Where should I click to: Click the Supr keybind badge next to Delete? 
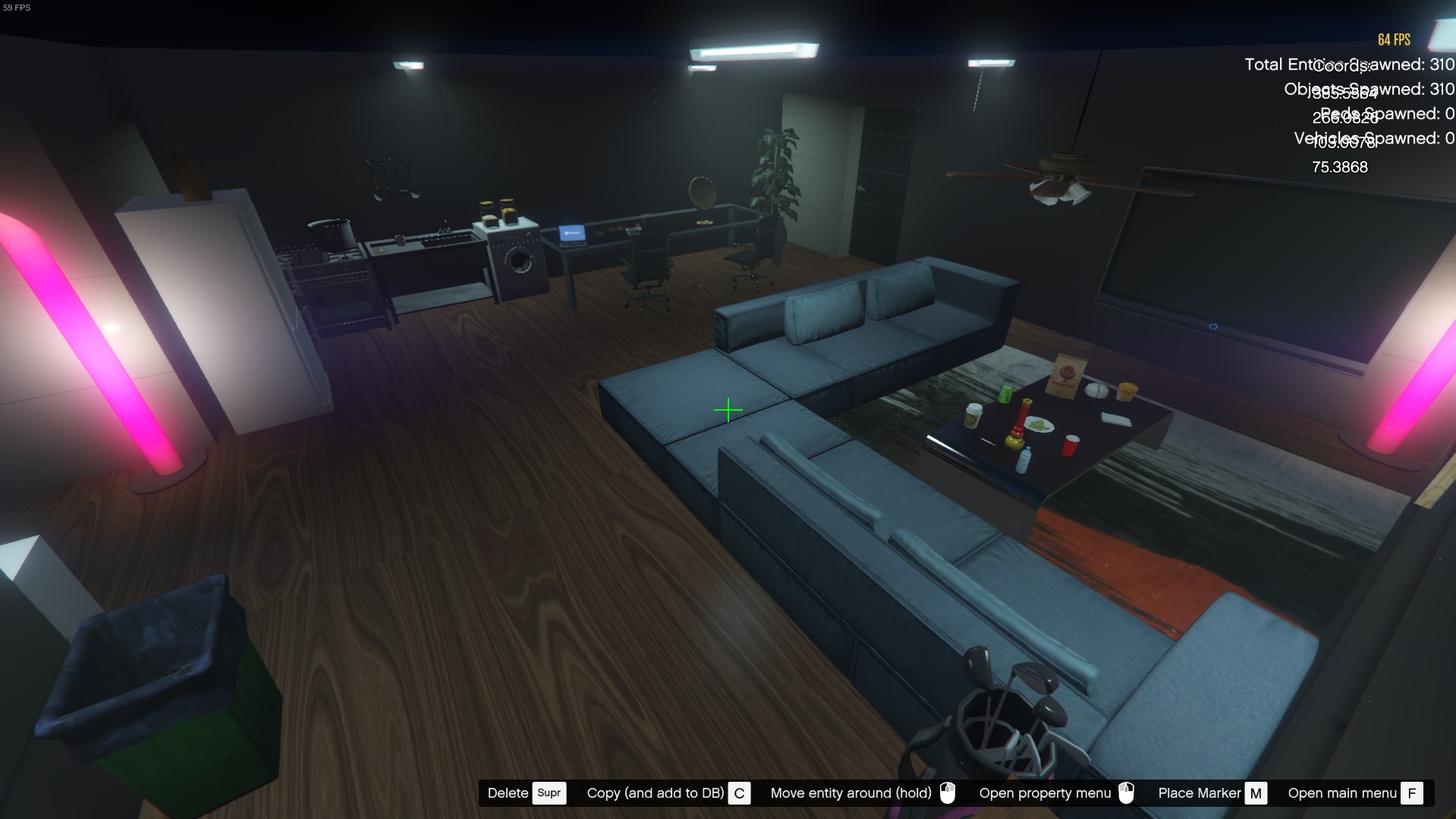(549, 793)
